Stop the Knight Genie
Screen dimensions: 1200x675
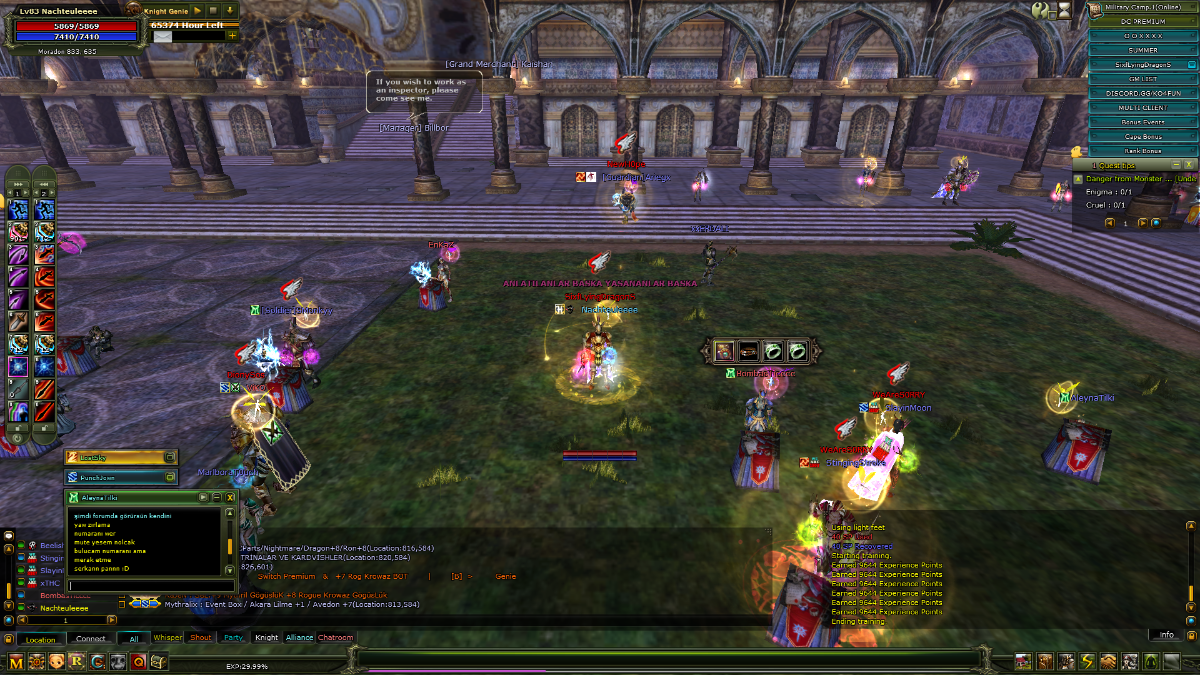[x=213, y=10]
